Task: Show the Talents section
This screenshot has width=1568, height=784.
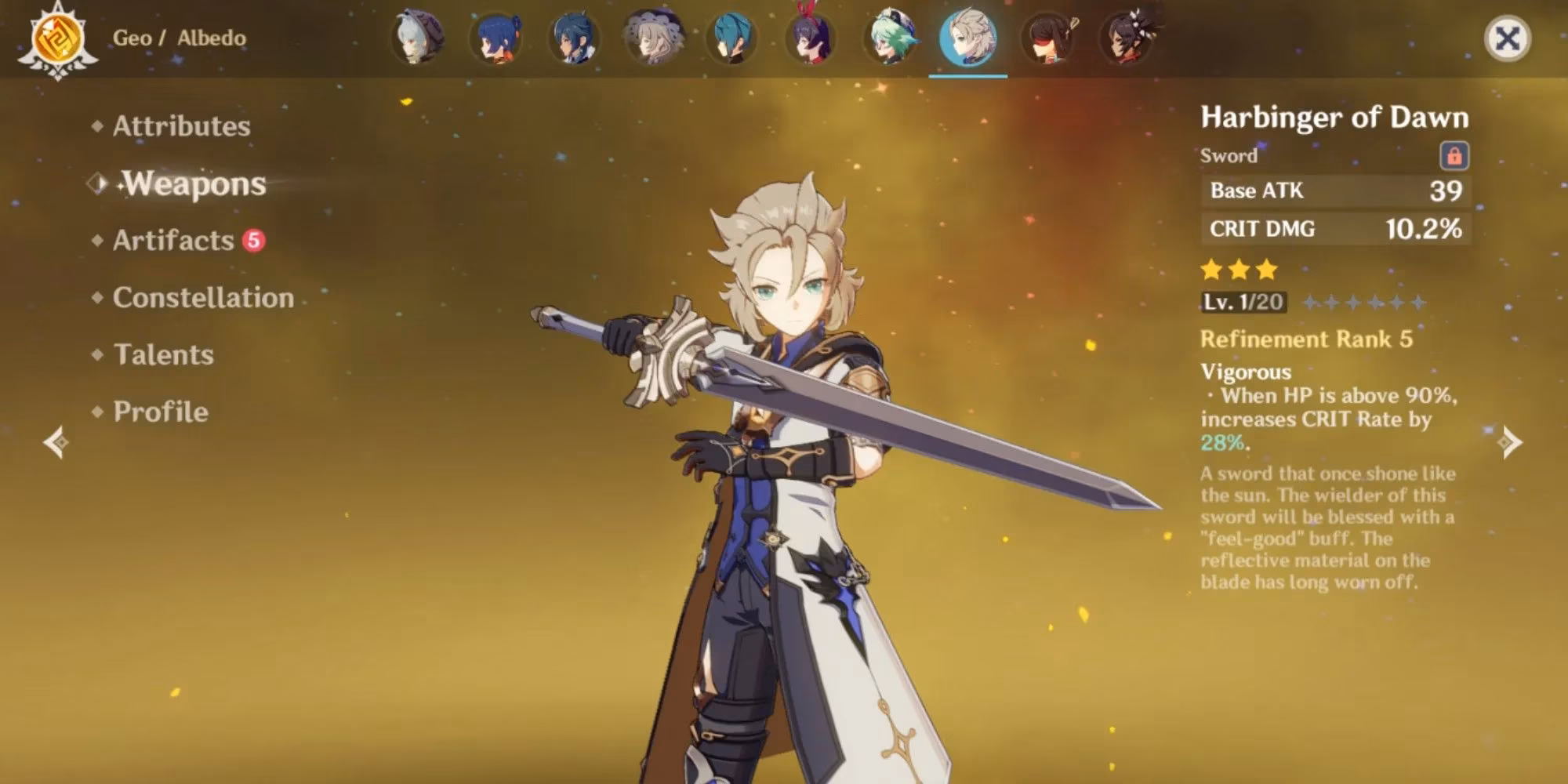Action: tap(163, 355)
